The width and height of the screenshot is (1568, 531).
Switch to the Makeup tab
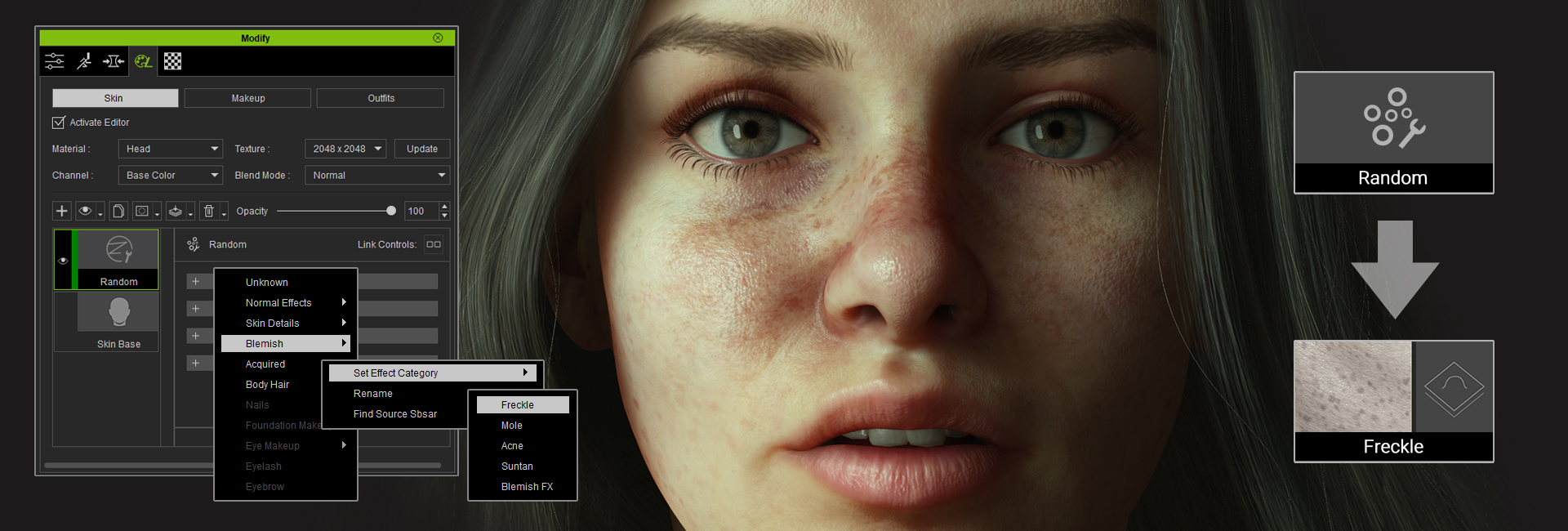247,98
